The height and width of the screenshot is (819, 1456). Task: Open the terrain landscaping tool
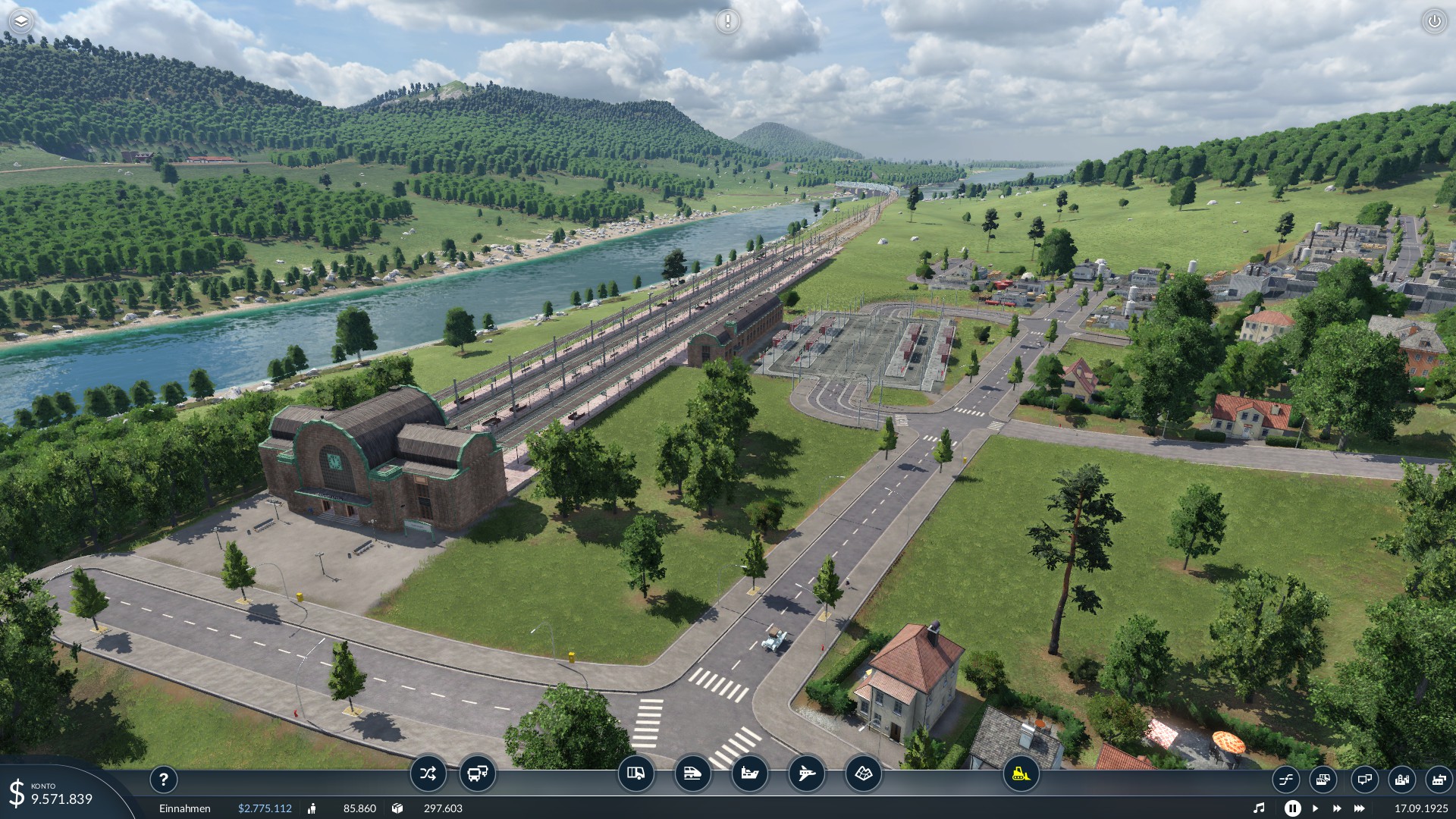(x=863, y=774)
